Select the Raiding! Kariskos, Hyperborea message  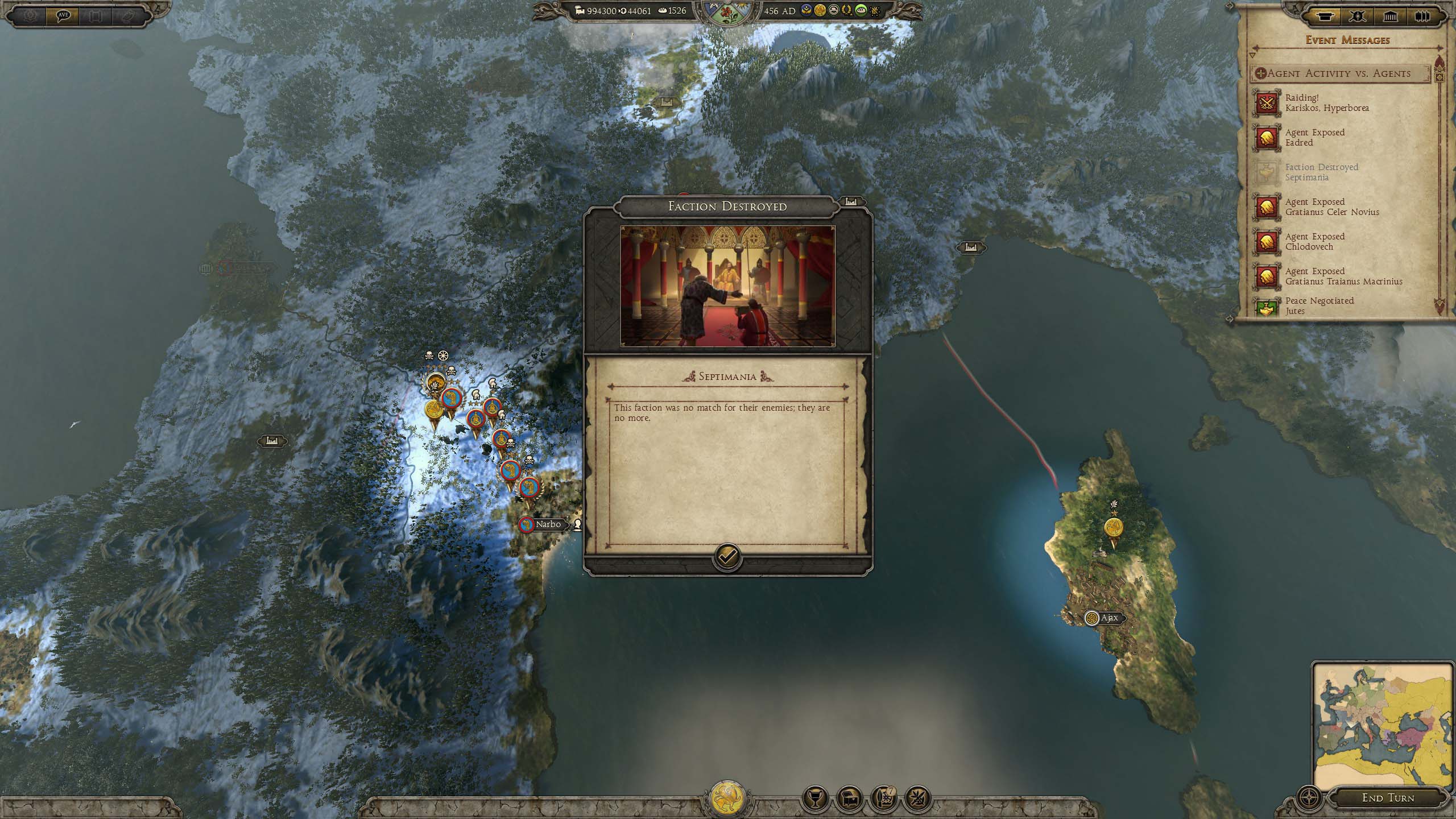[1326, 103]
